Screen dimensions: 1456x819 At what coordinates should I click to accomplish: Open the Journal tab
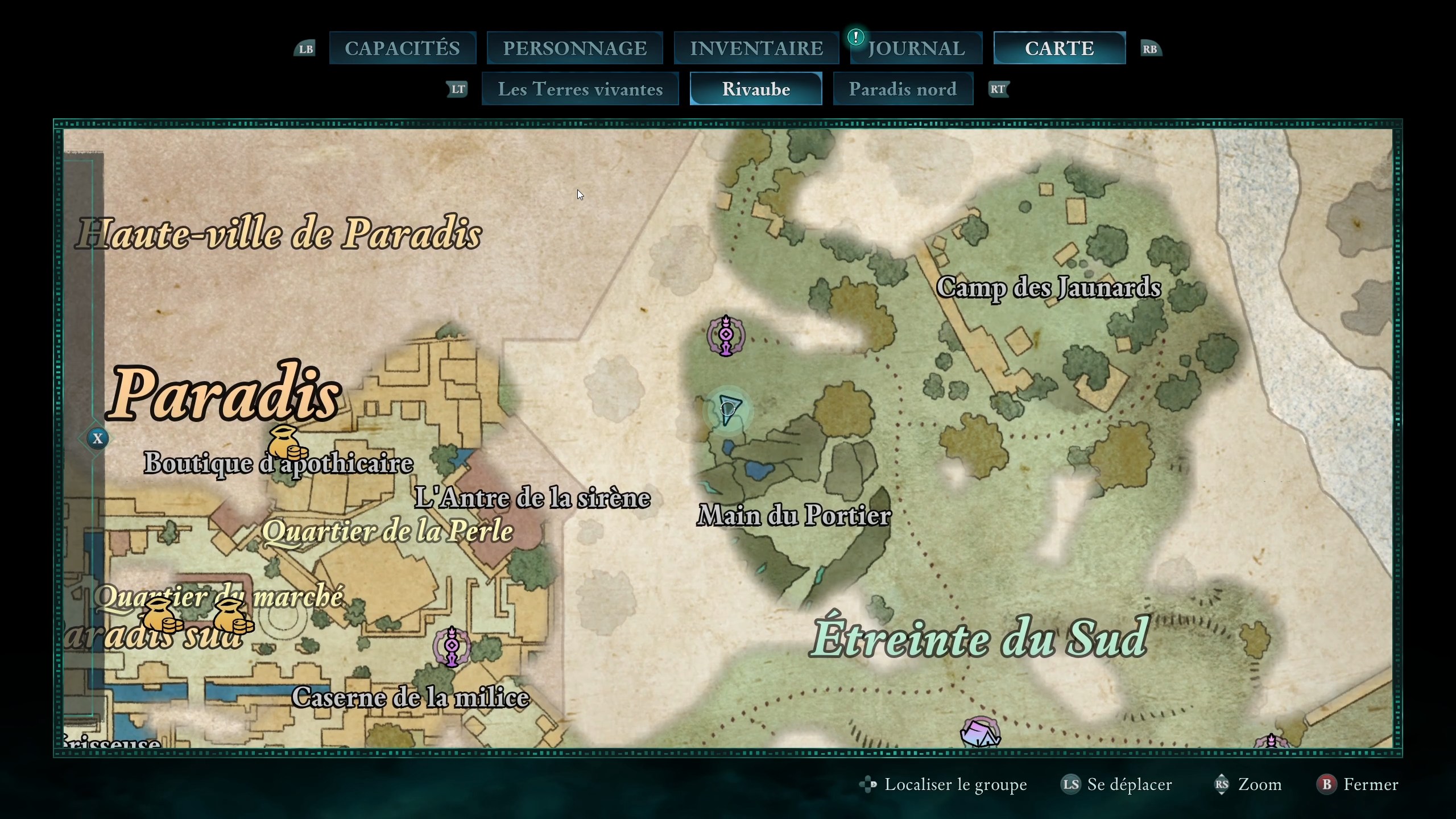coord(916,48)
